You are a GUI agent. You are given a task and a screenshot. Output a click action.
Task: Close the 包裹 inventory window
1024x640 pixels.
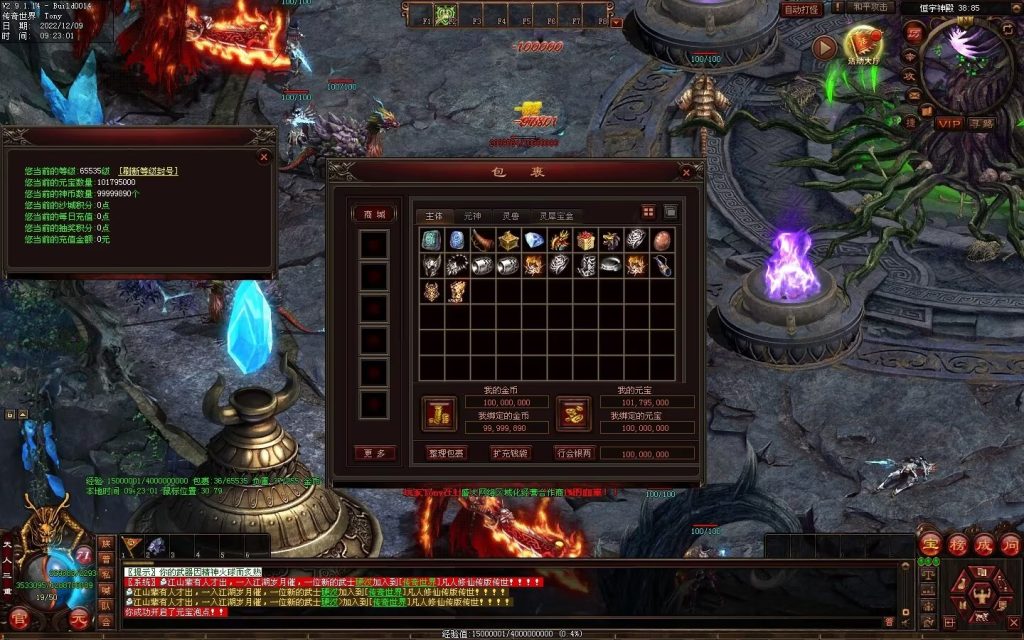coord(686,172)
